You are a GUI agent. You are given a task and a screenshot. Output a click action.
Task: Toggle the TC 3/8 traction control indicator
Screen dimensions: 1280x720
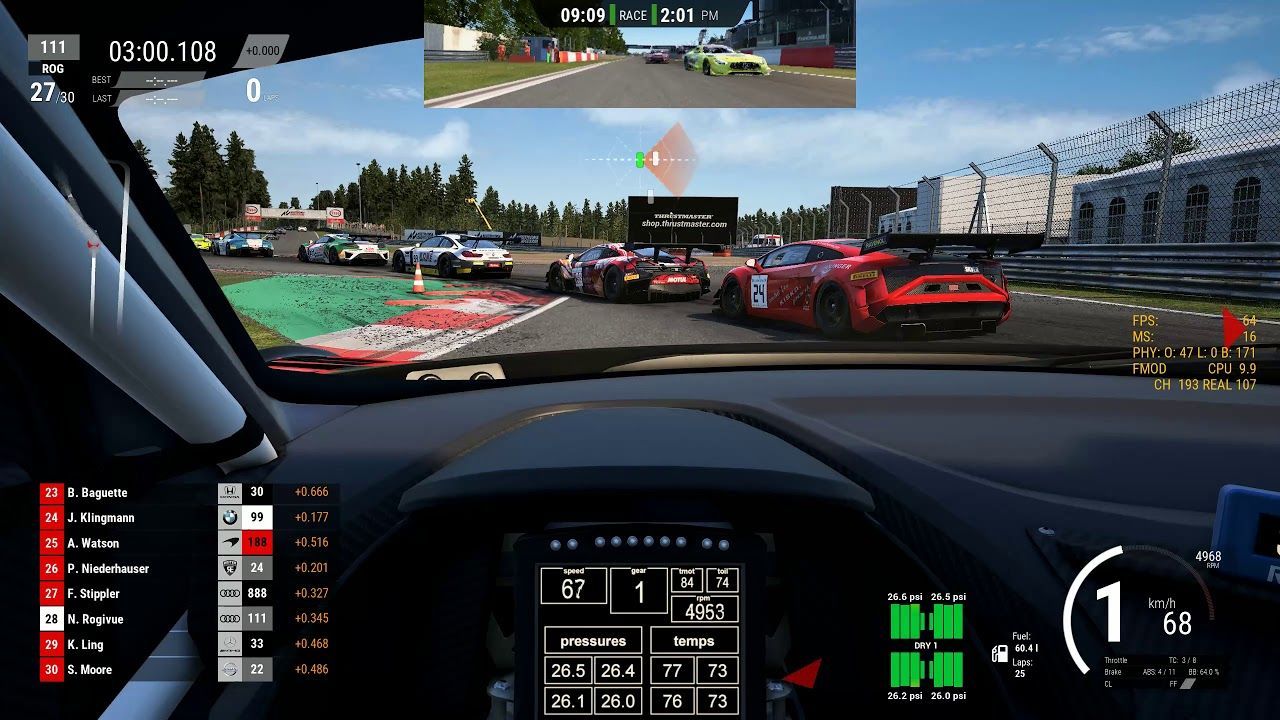click(x=1182, y=660)
